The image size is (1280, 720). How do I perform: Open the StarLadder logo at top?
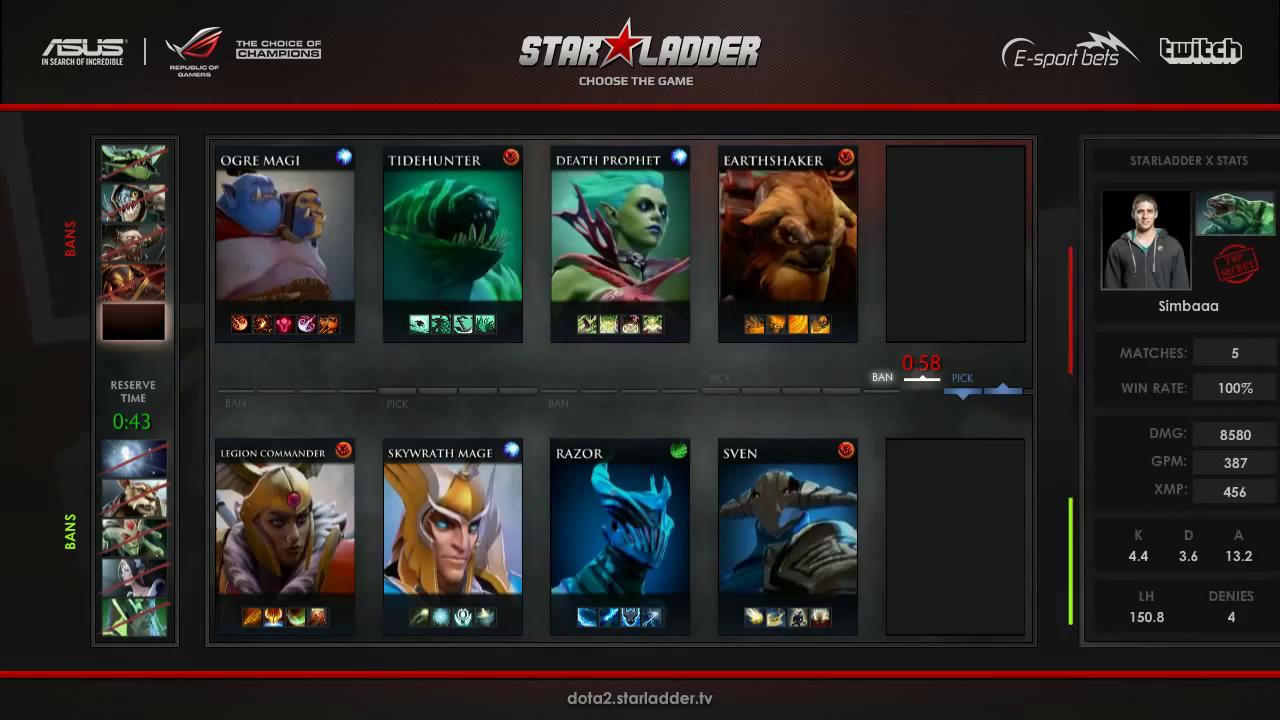click(x=639, y=47)
